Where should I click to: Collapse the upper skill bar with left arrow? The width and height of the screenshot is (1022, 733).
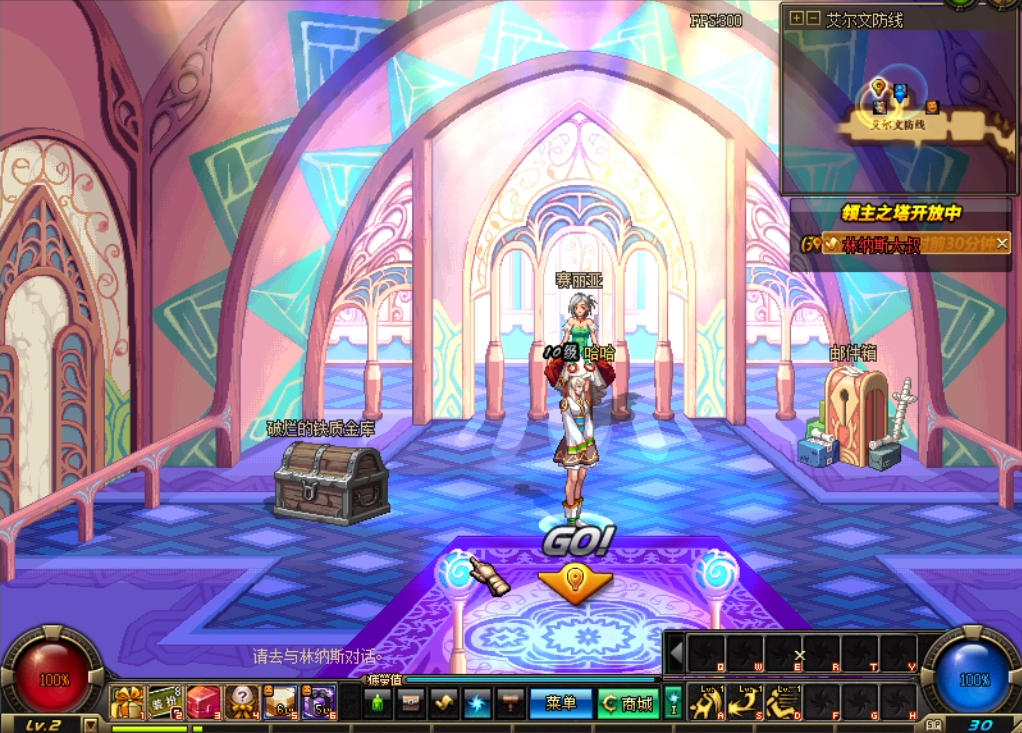click(676, 654)
